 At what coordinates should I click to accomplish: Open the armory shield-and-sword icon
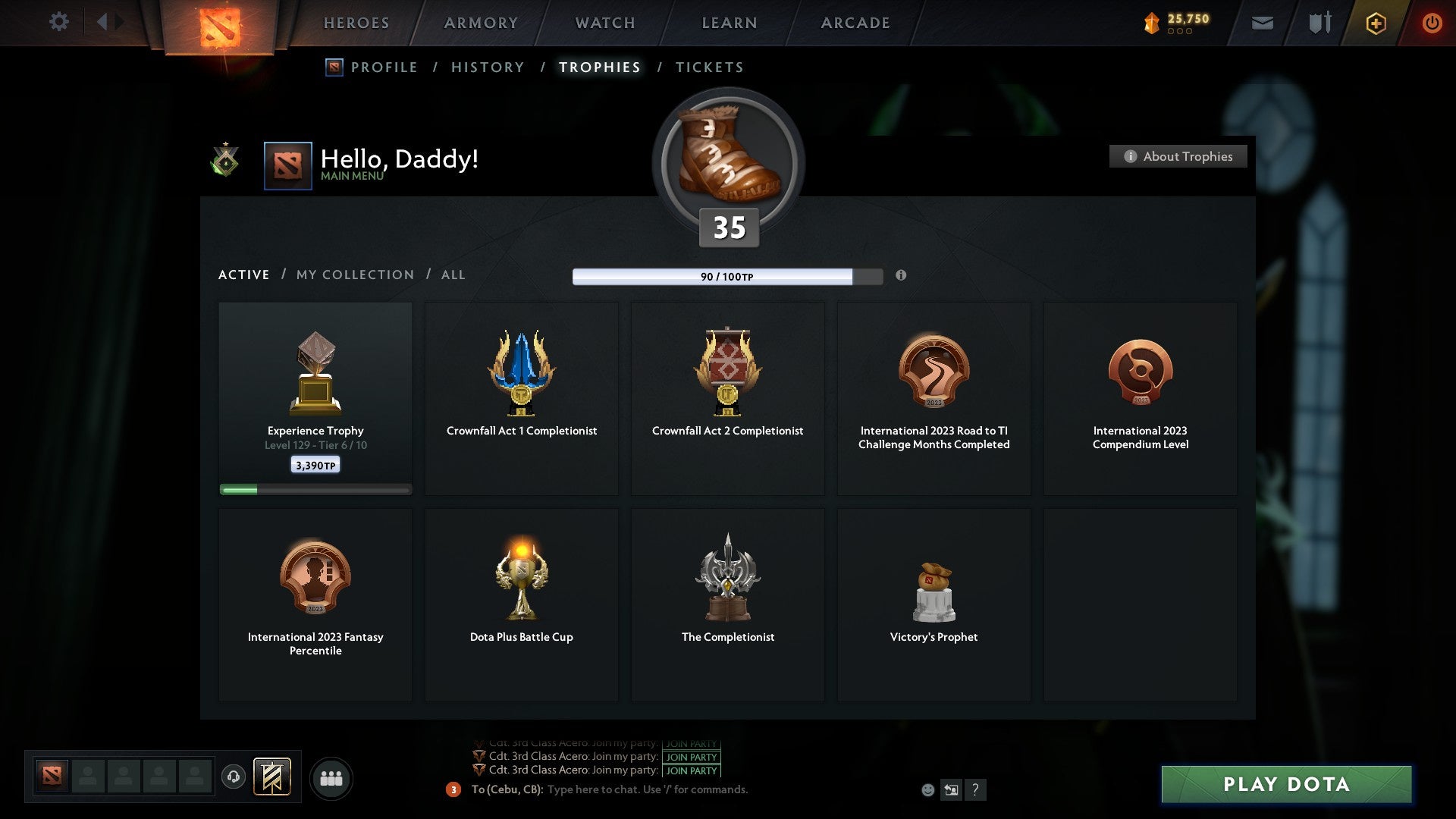click(x=1318, y=23)
